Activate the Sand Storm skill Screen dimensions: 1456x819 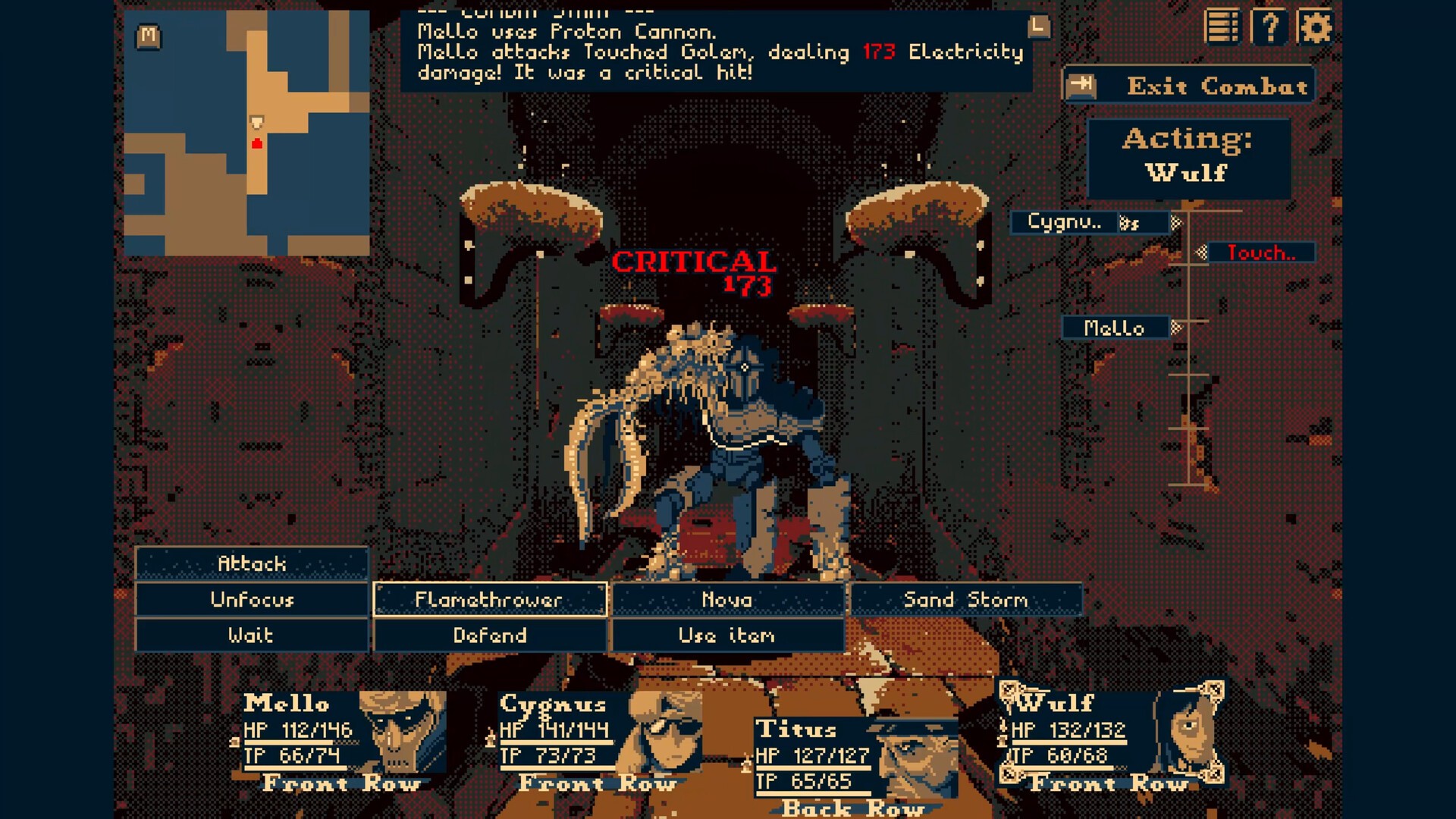[965, 599]
